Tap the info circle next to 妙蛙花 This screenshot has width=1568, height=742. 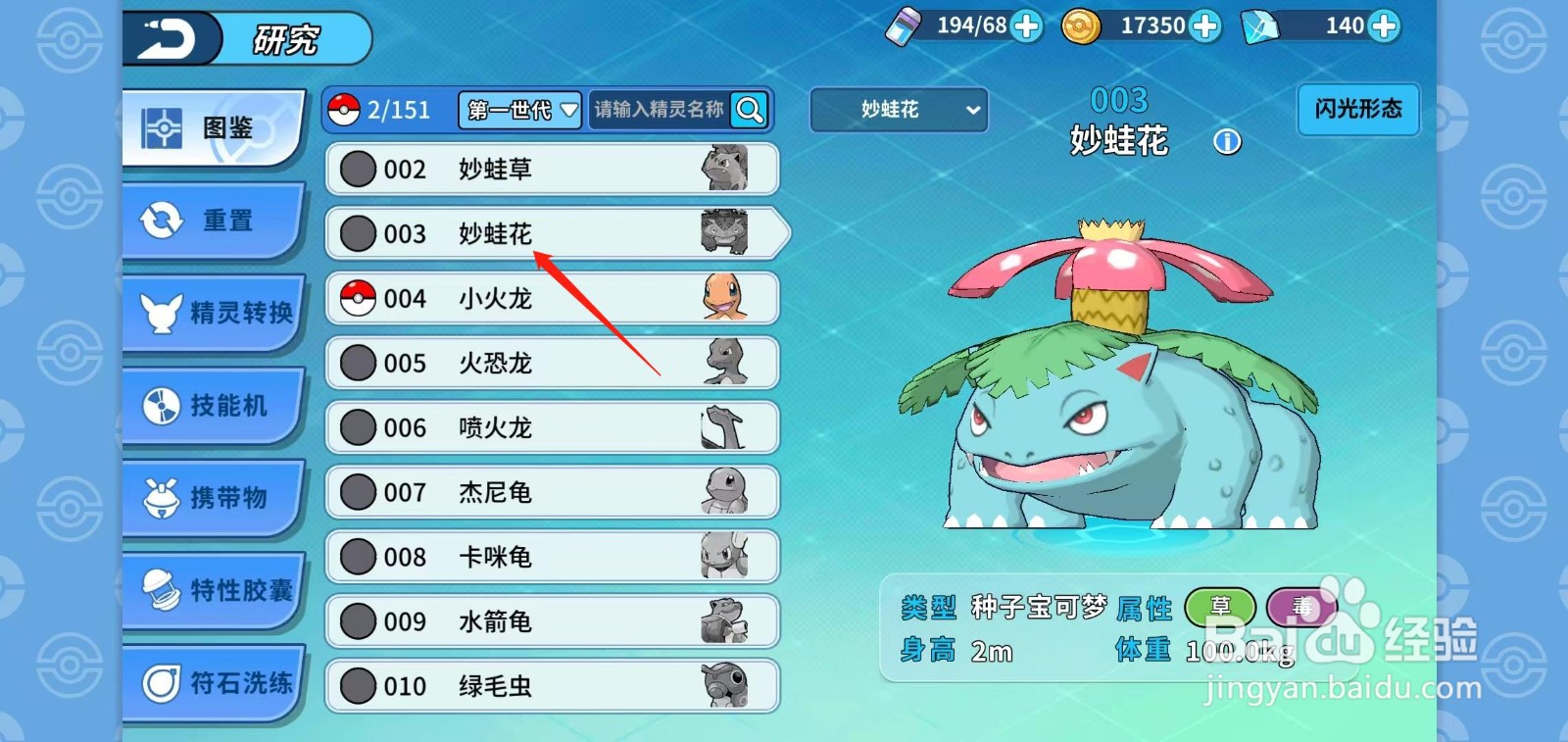(1226, 142)
